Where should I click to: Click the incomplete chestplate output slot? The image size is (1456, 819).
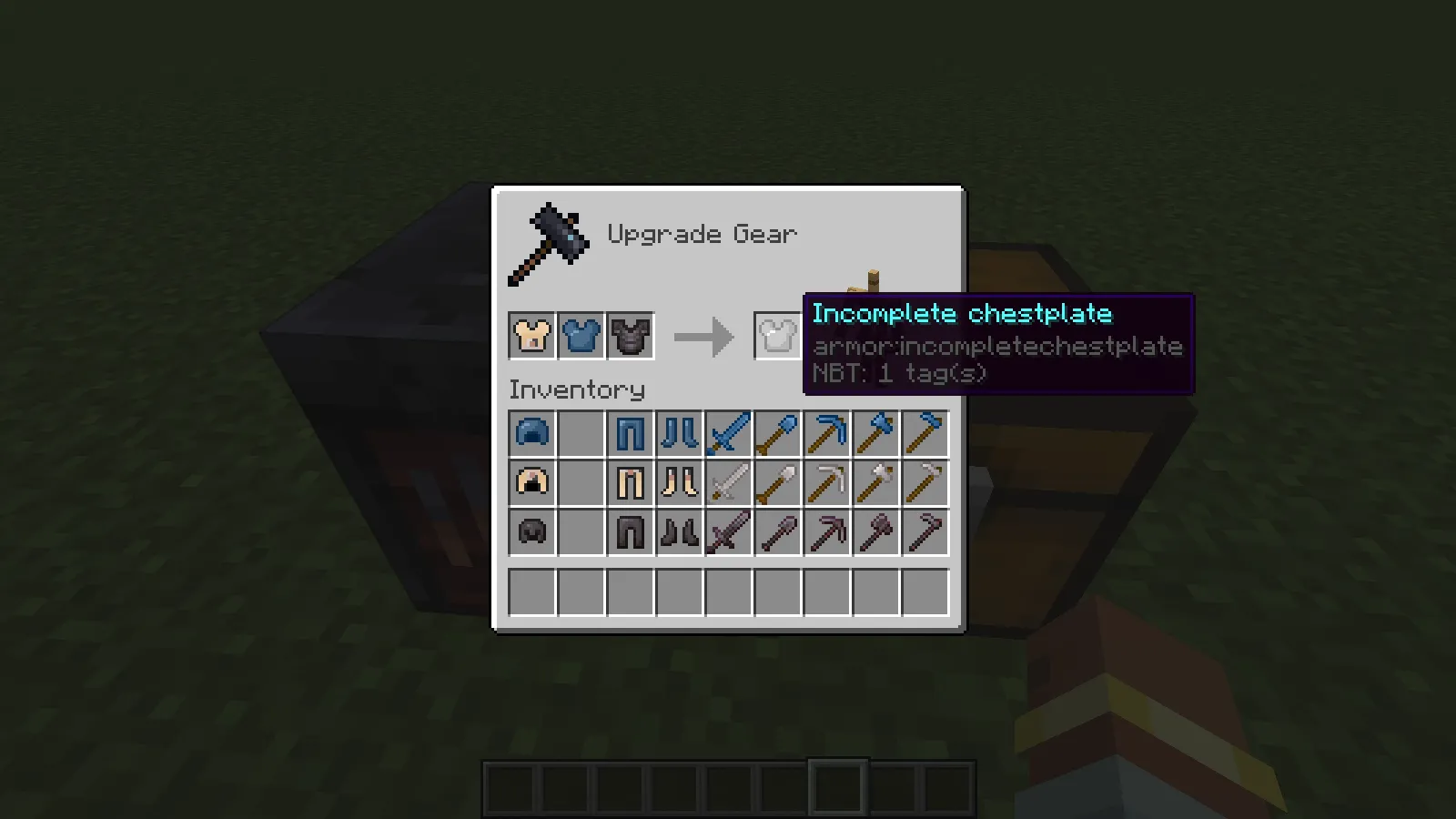click(x=778, y=335)
